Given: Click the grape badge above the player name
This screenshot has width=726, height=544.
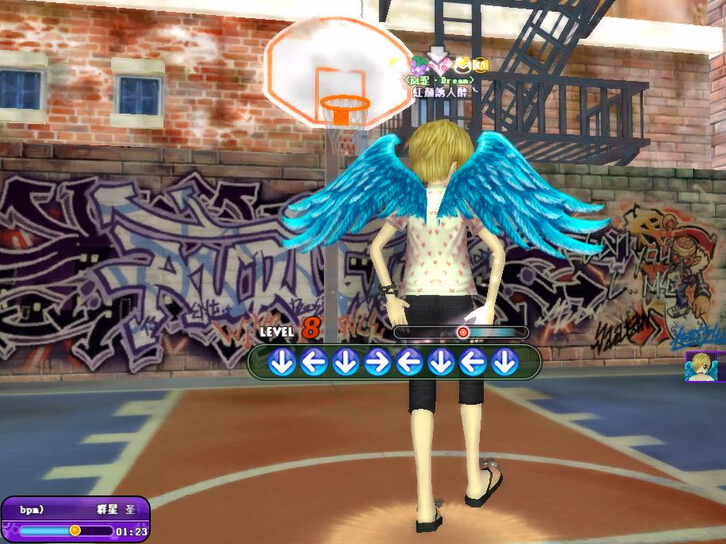Looking at the screenshot, I should 417,64.
